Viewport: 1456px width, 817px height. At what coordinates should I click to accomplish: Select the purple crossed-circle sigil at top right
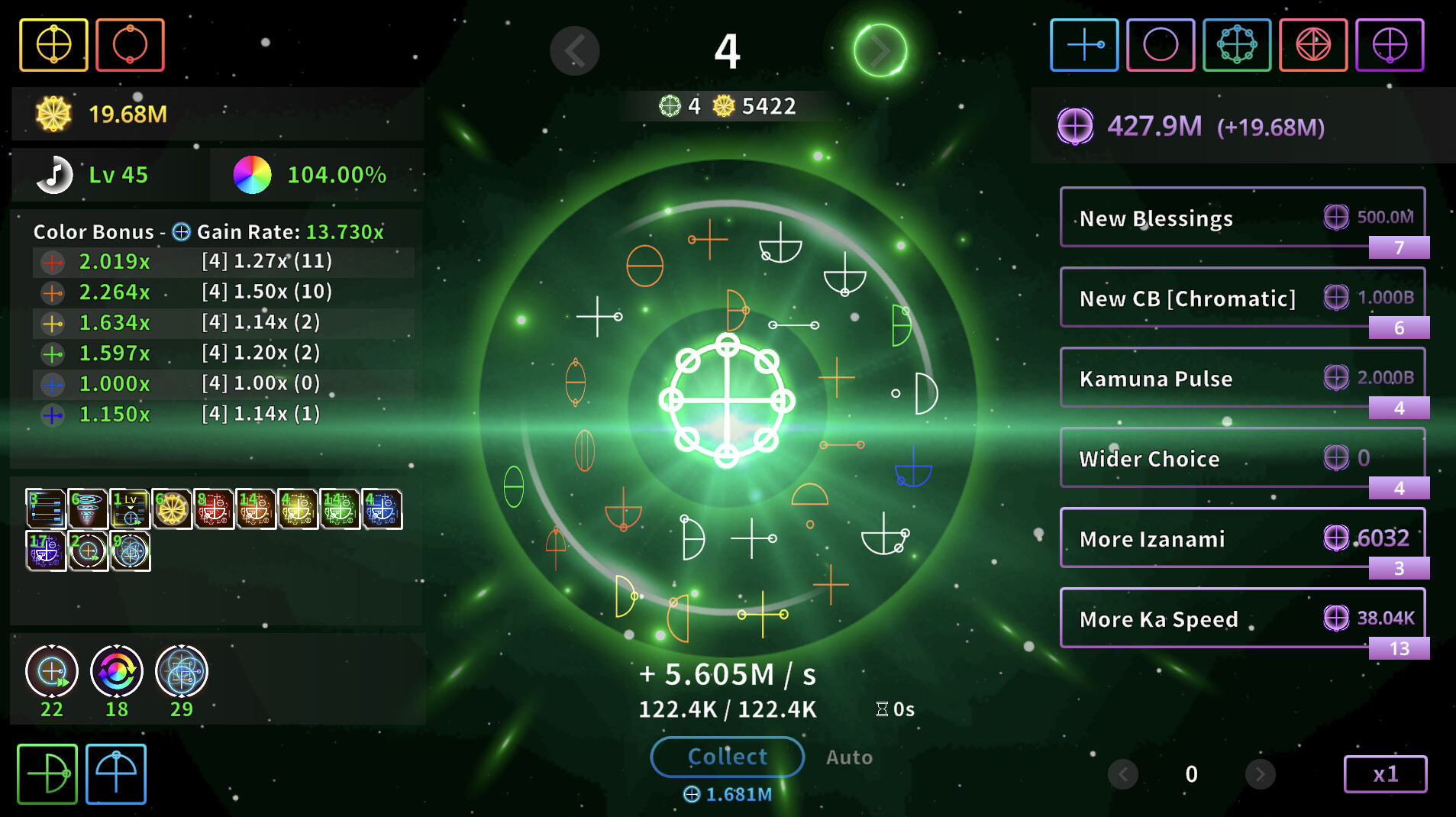point(1390,44)
